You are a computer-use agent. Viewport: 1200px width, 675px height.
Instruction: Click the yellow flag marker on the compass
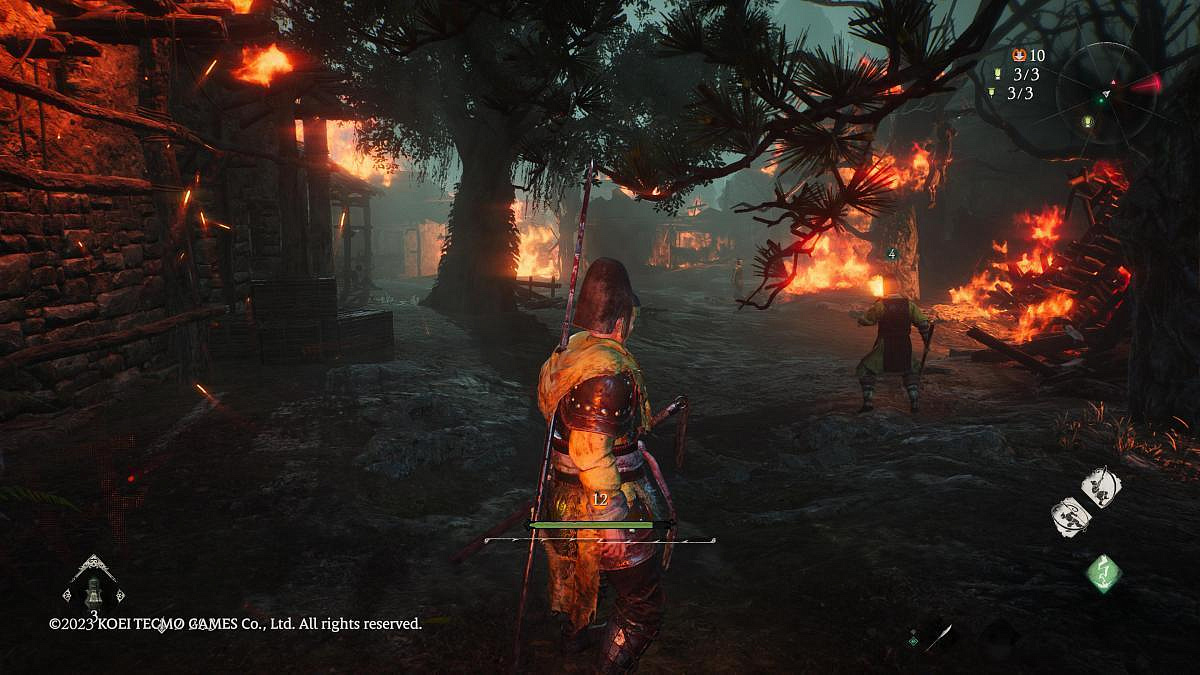coord(1088,122)
